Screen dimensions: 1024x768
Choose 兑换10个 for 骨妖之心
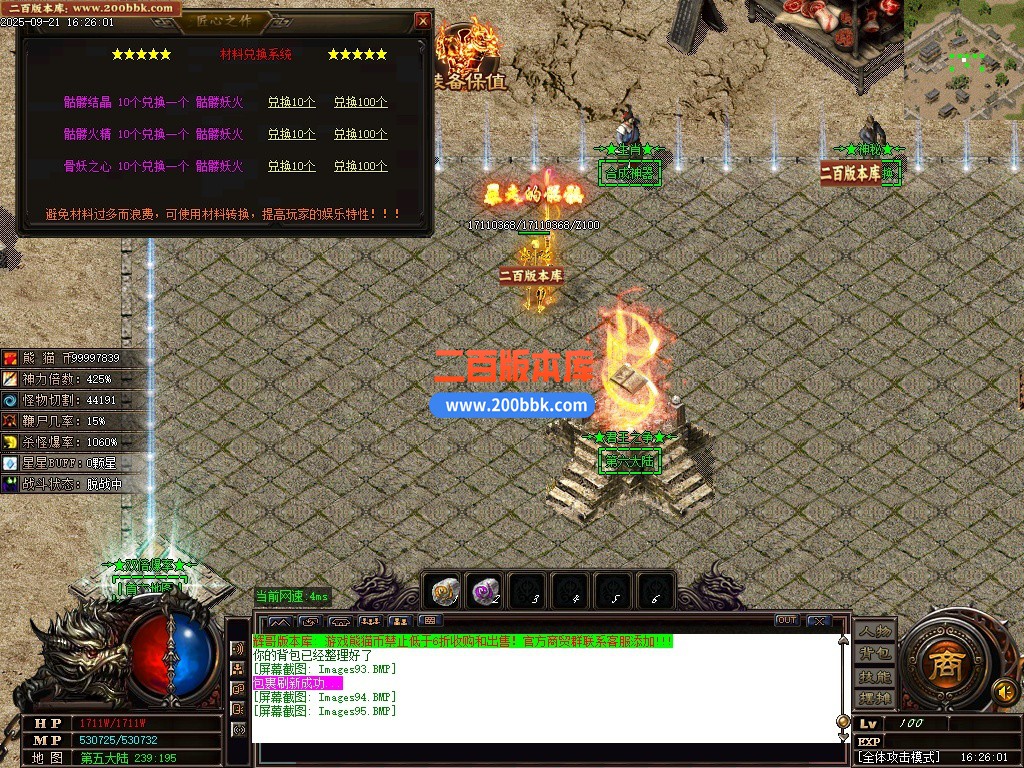pos(291,166)
